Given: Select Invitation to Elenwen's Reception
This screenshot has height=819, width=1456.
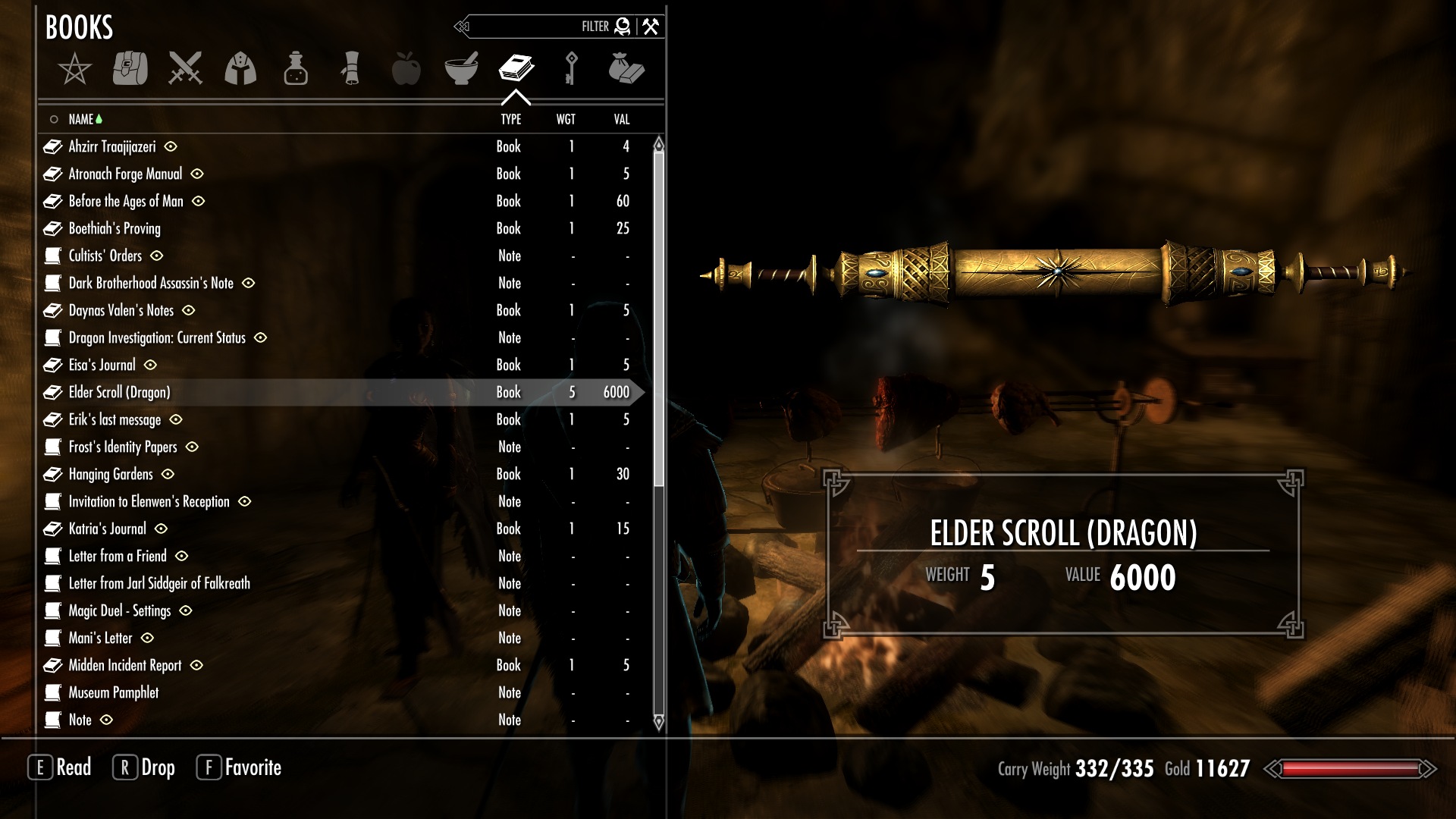Looking at the screenshot, I should (149, 501).
